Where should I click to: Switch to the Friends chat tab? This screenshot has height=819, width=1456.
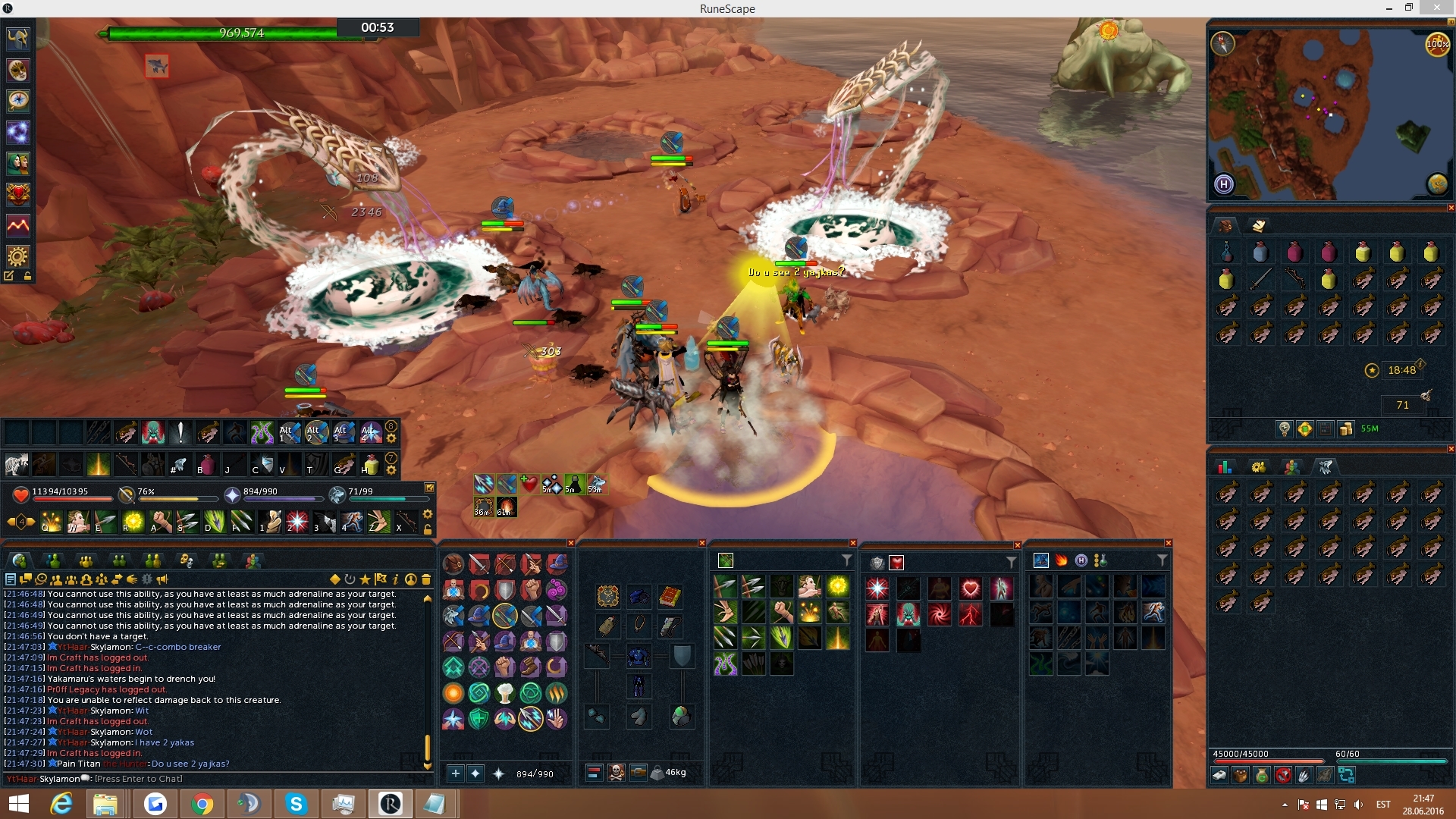tap(53, 561)
